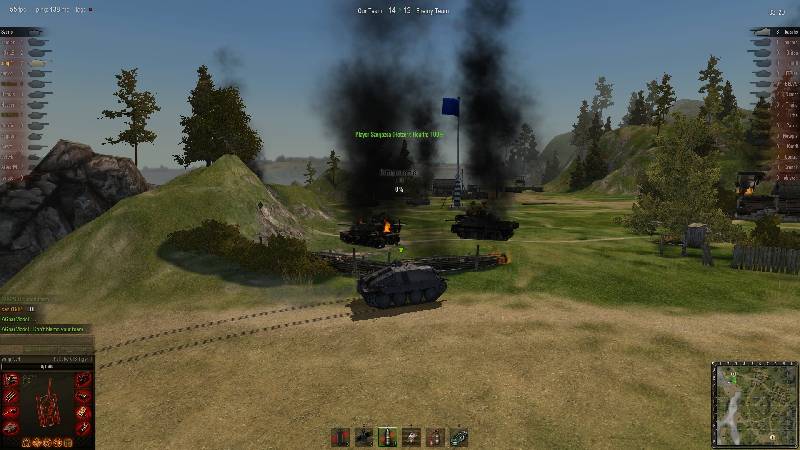The image size is (800, 450).
Task: Activate the fire extinguisher consumable
Action: pyautogui.click(x=435, y=437)
